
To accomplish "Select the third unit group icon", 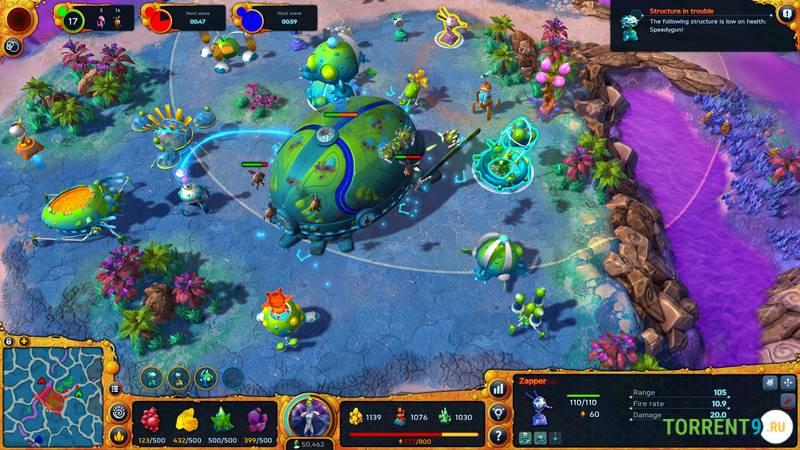I will [x=206, y=378].
